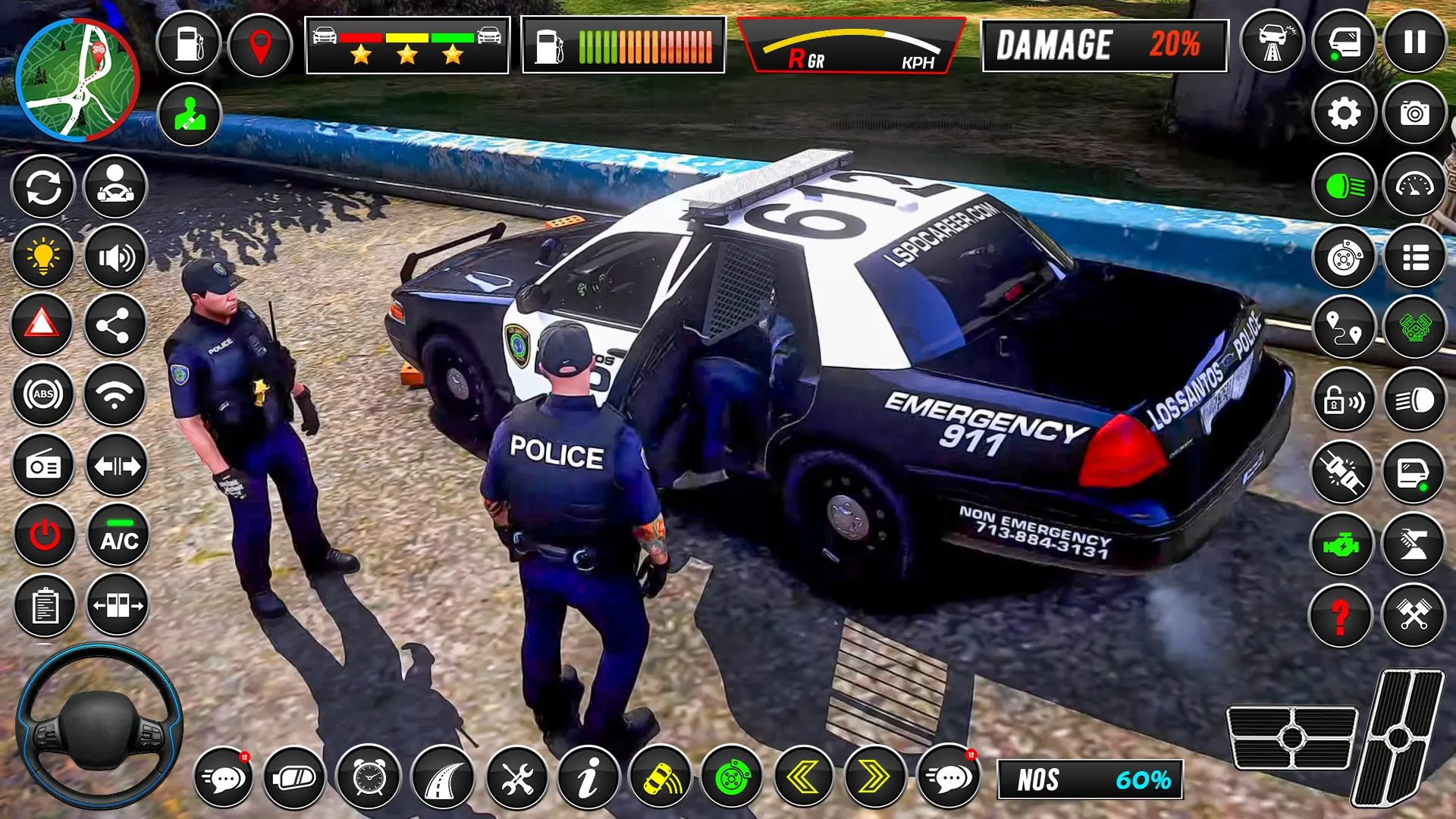Sound the horn speaker button

[115, 258]
